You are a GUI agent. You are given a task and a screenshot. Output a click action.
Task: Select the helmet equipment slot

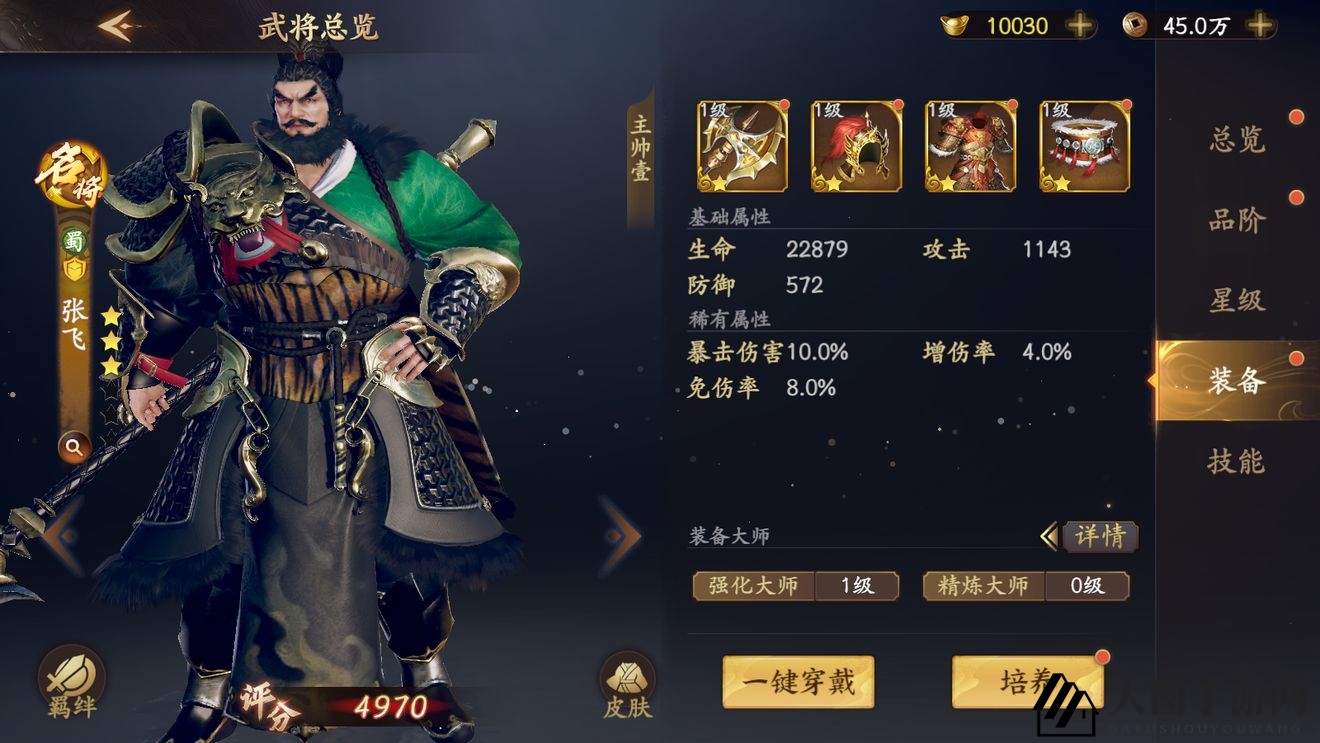[x=855, y=145]
